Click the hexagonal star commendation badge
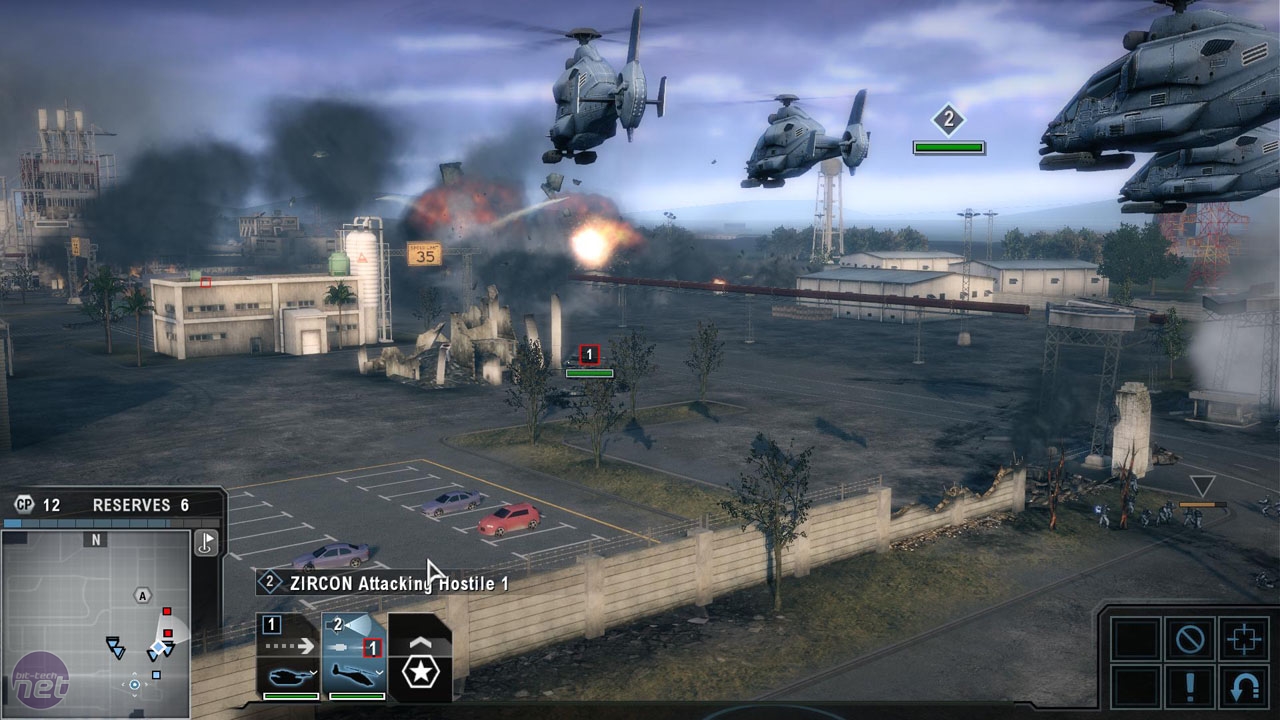Viewport: 1280px width, 720px height. click(x=420, y=673)
